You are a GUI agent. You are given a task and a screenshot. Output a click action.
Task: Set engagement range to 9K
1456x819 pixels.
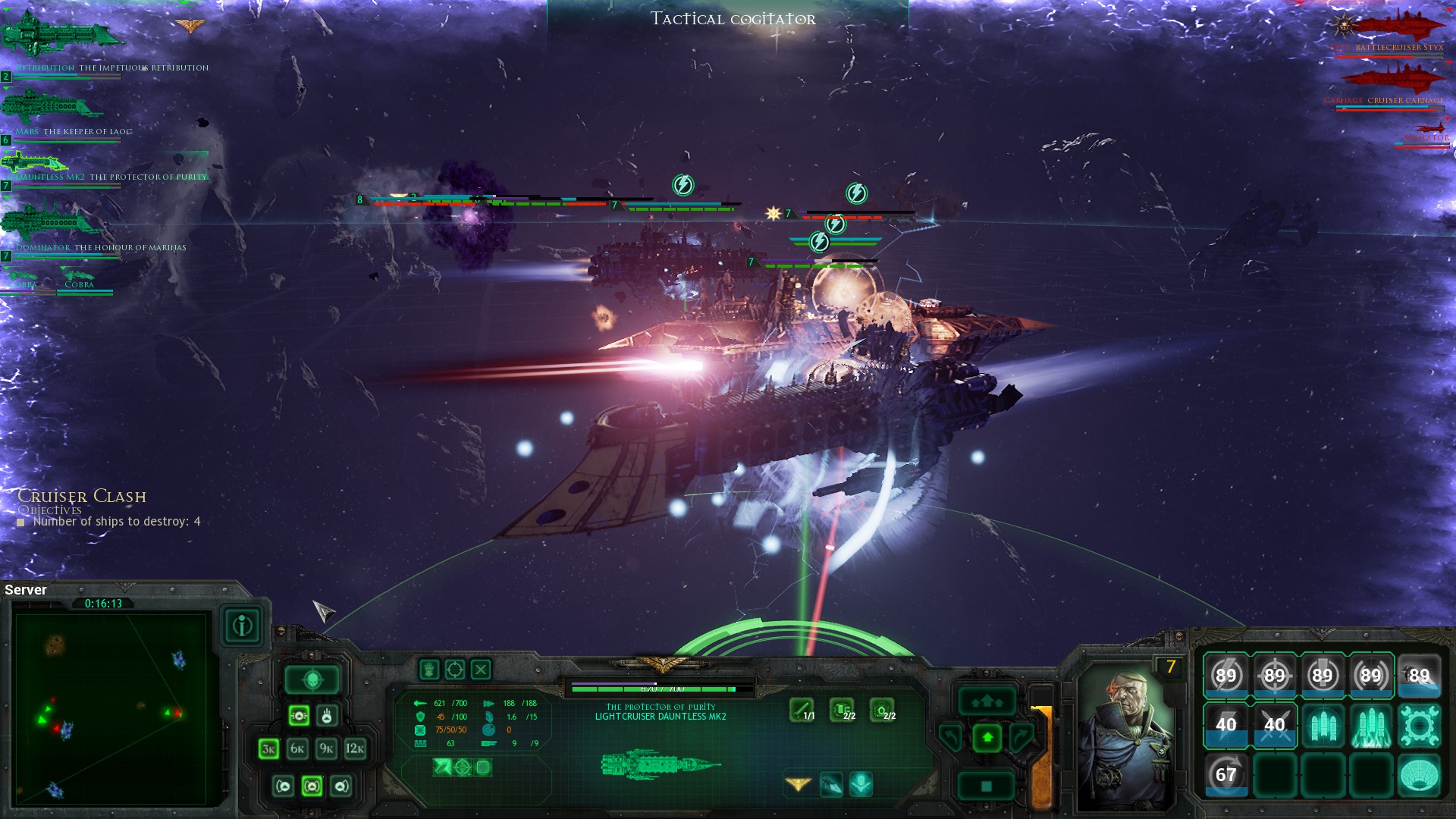(x=326, y=749)
